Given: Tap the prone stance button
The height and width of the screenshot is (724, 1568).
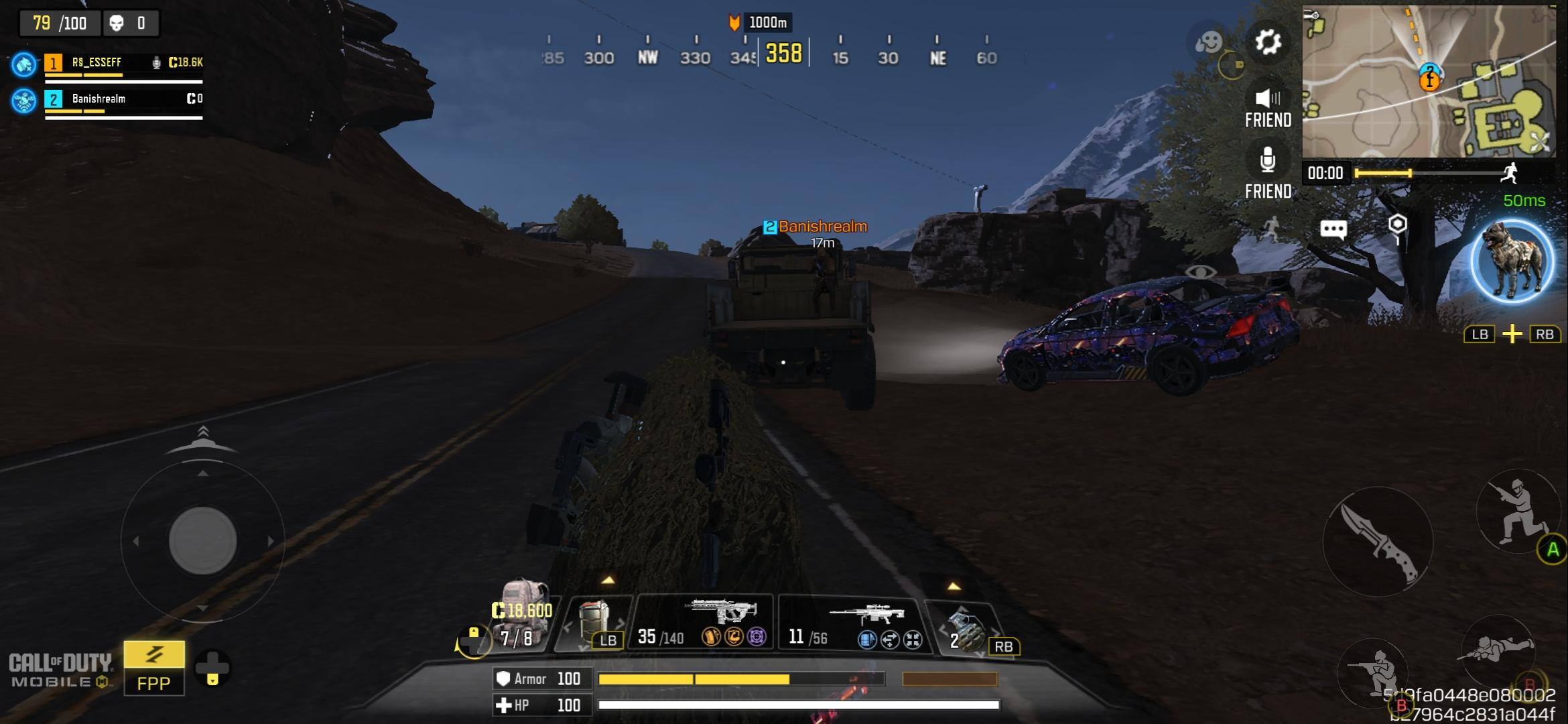Looking at the screenshot, I should (1498, 648).
